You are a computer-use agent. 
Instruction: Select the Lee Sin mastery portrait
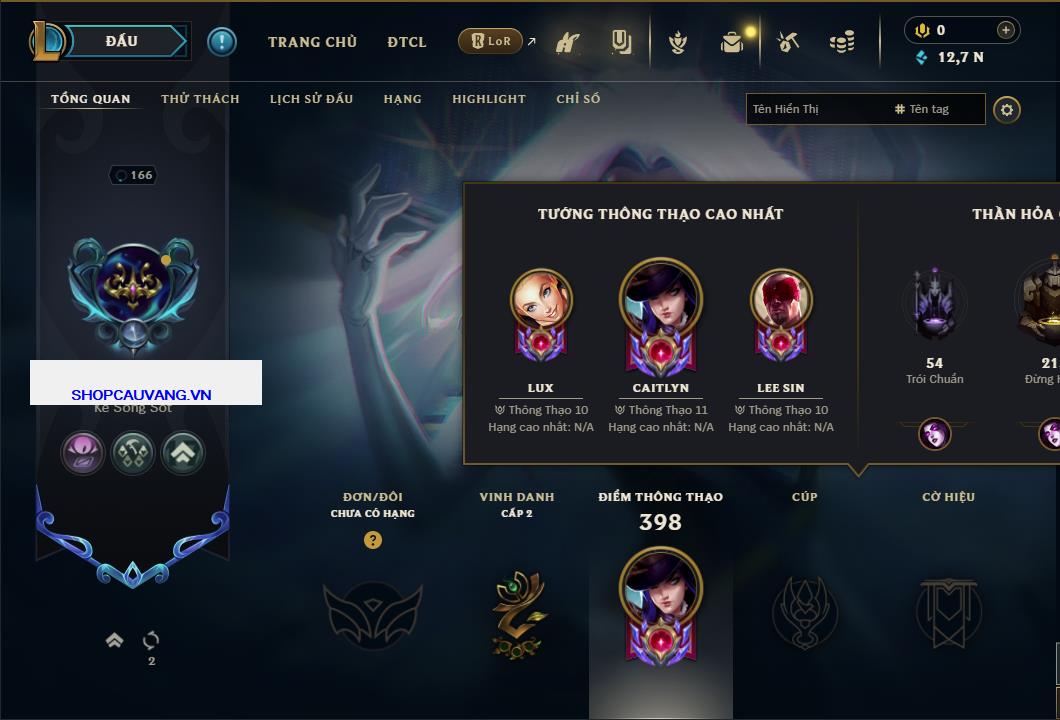click(x=781, y=300)
